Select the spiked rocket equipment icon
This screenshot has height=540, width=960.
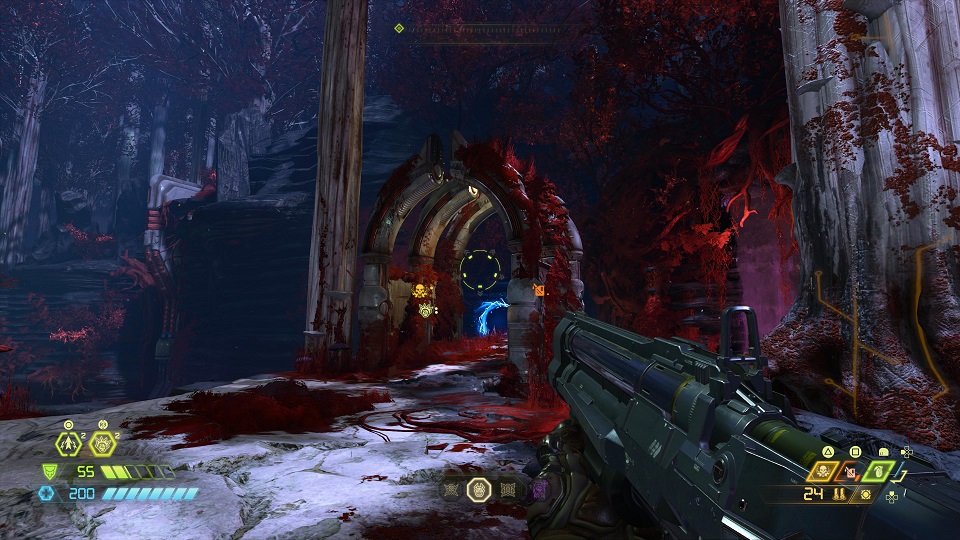click(69, 444)
